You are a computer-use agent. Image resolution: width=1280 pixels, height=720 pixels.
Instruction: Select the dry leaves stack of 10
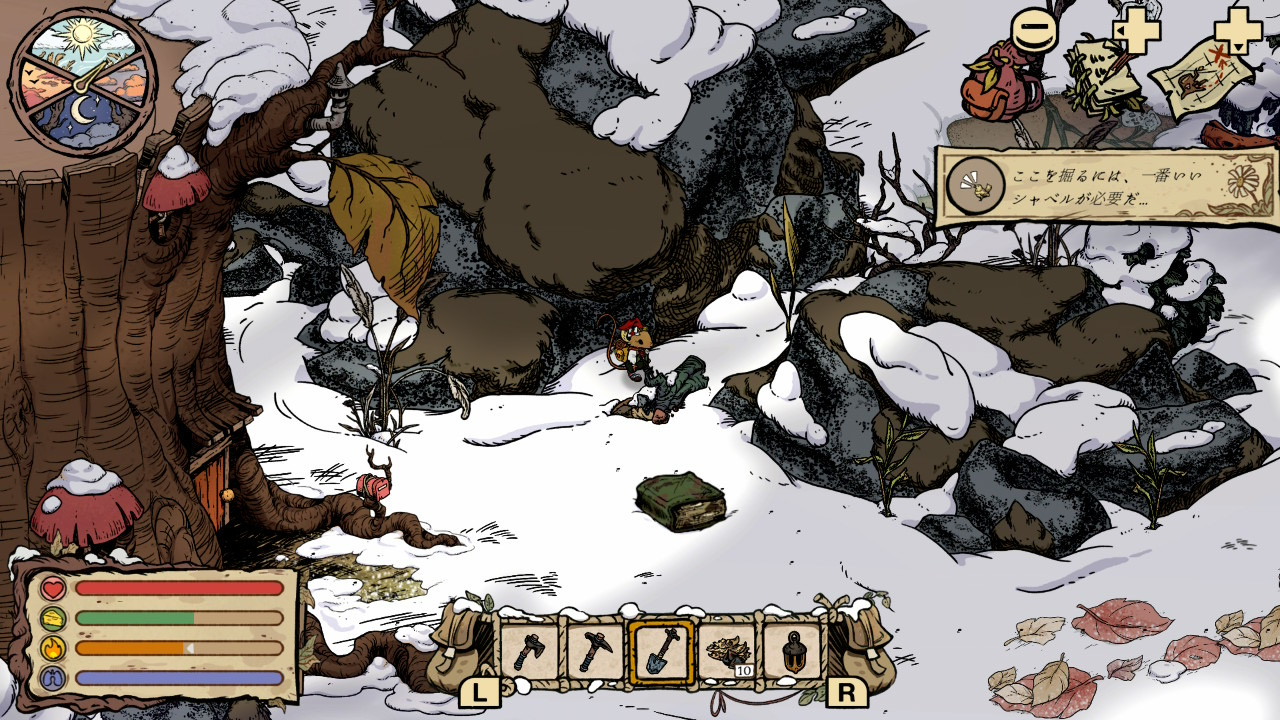727,652
